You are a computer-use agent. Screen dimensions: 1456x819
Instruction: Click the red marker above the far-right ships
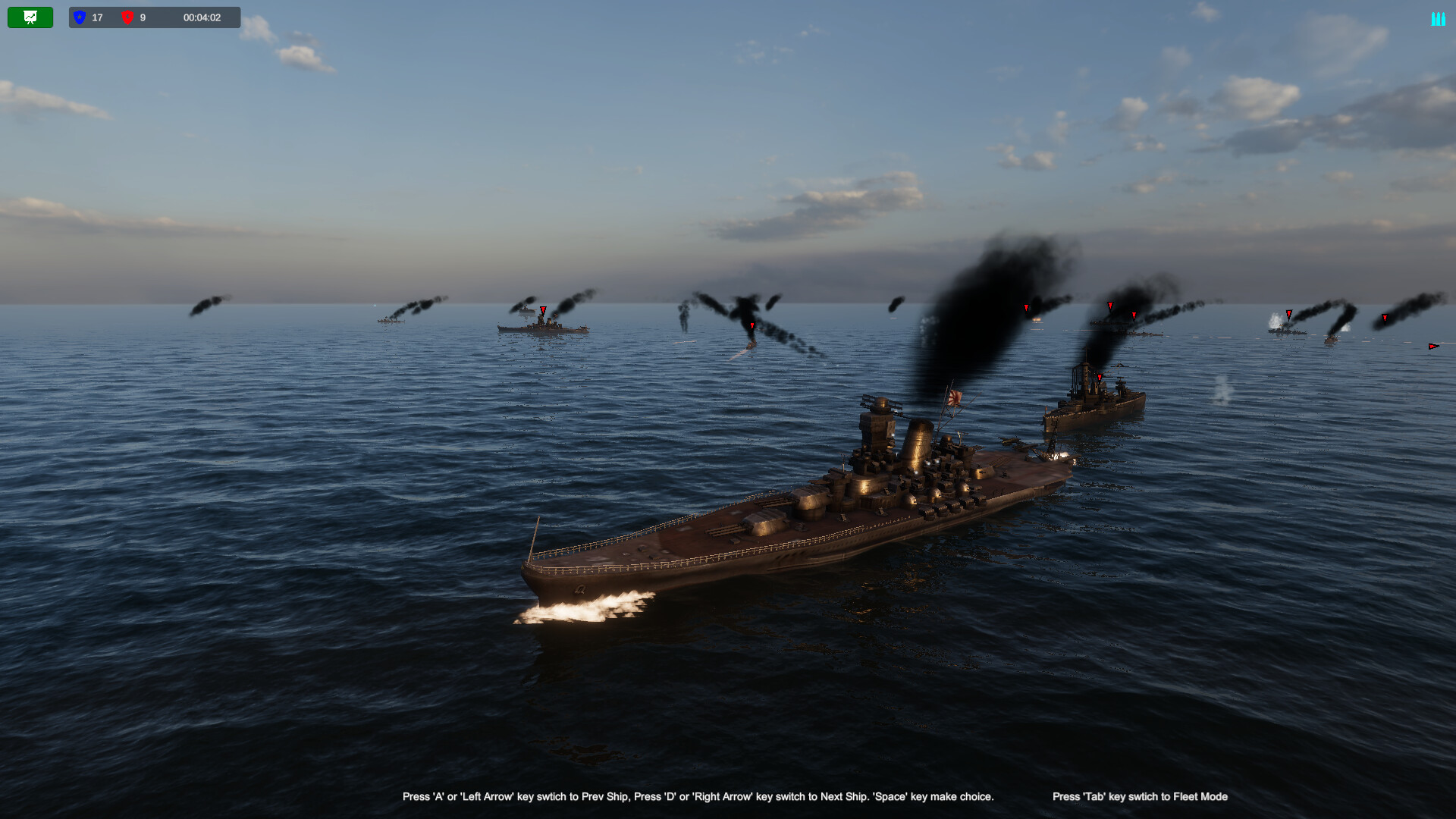[1385, 318]
